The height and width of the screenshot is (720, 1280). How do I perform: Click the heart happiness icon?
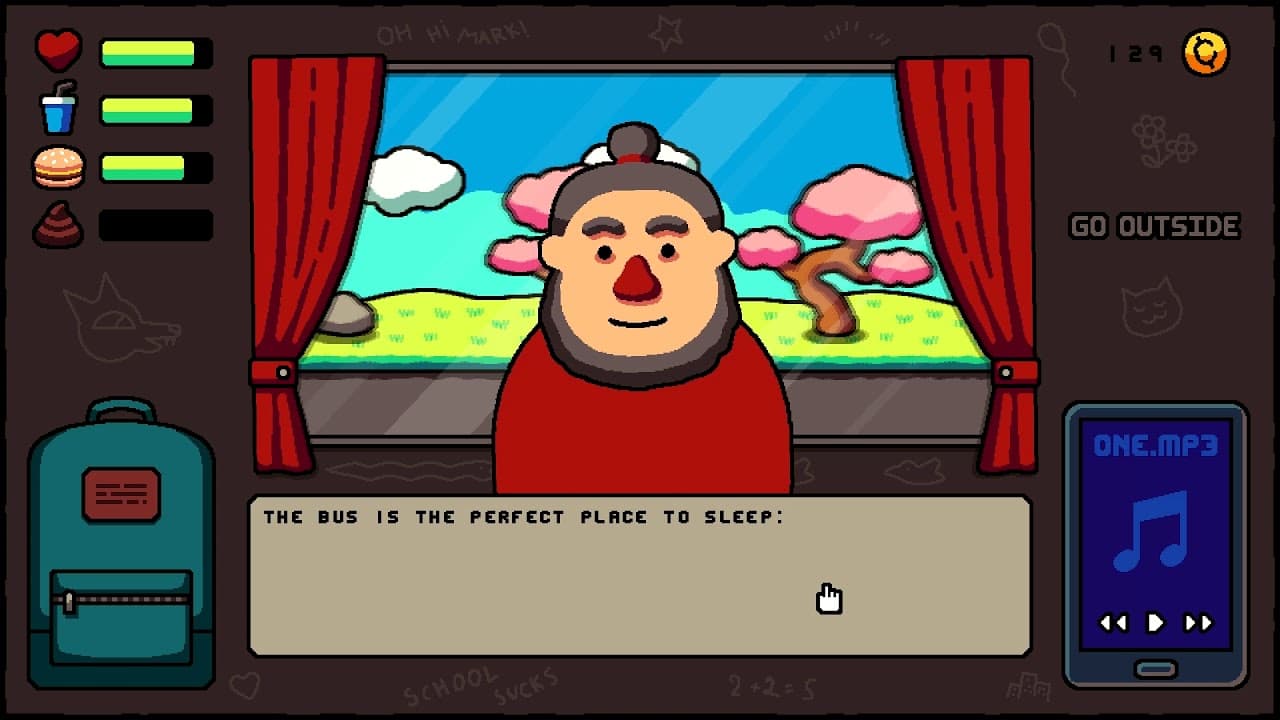click(x=56, y=48)
